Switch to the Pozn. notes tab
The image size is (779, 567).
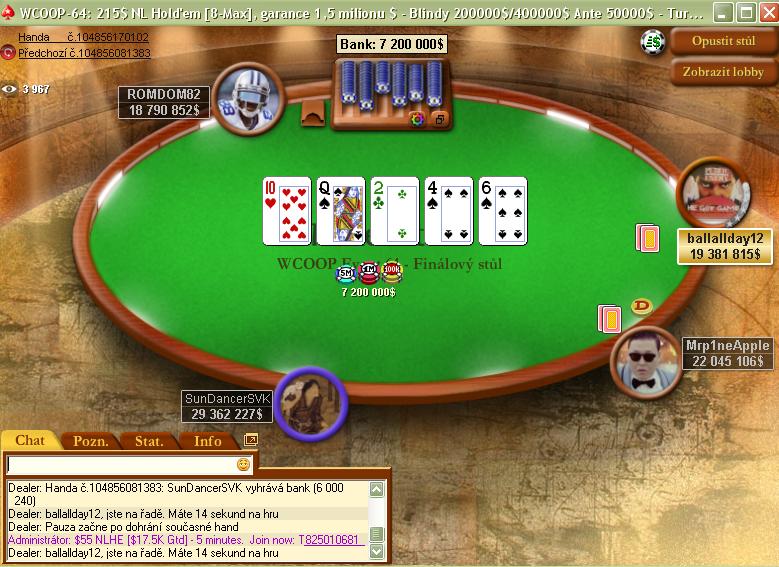91,441
